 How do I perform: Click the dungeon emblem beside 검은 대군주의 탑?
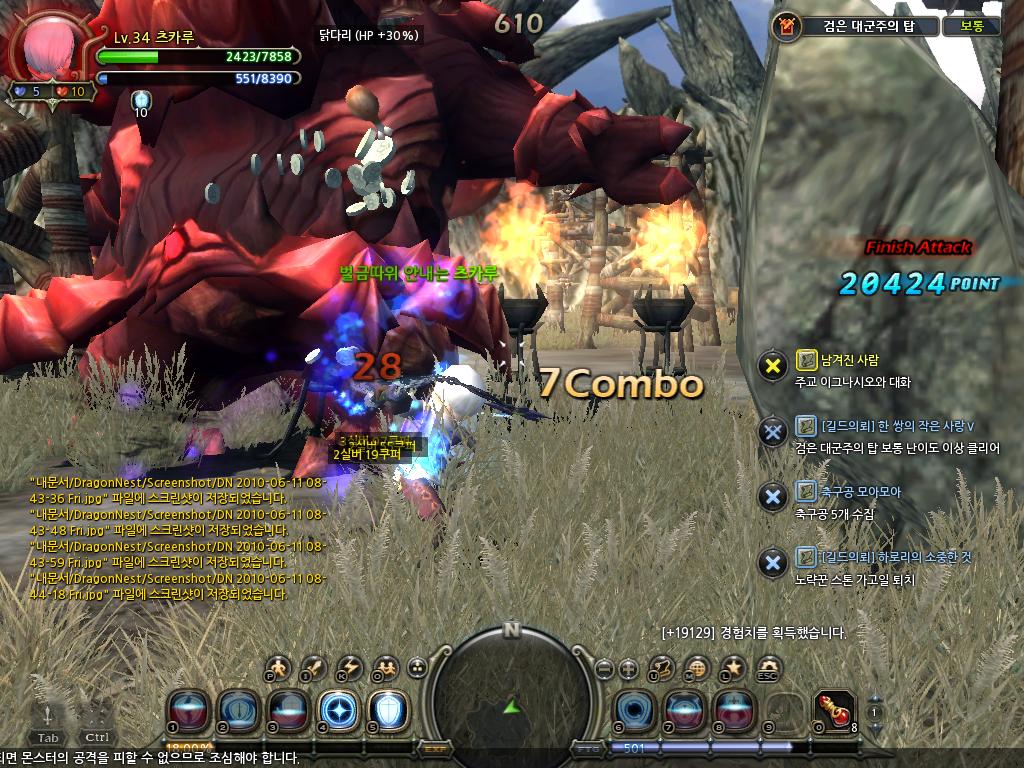click(x=786, y=26)
